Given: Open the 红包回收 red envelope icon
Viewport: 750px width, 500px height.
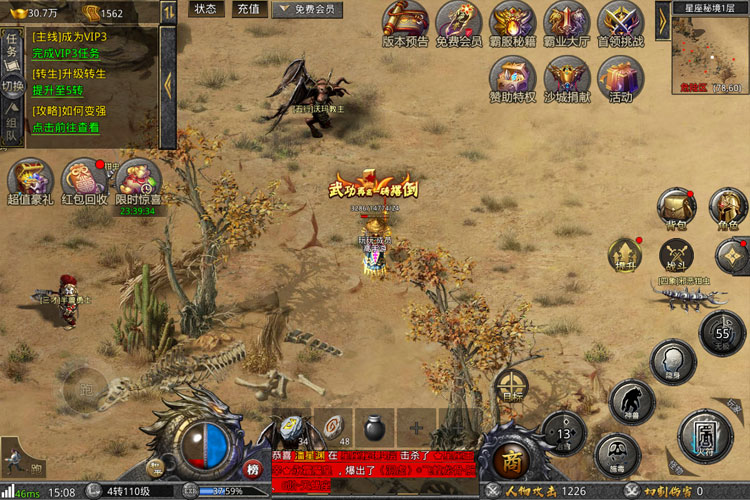Looking at the screenshot, I should click(84, 180).
